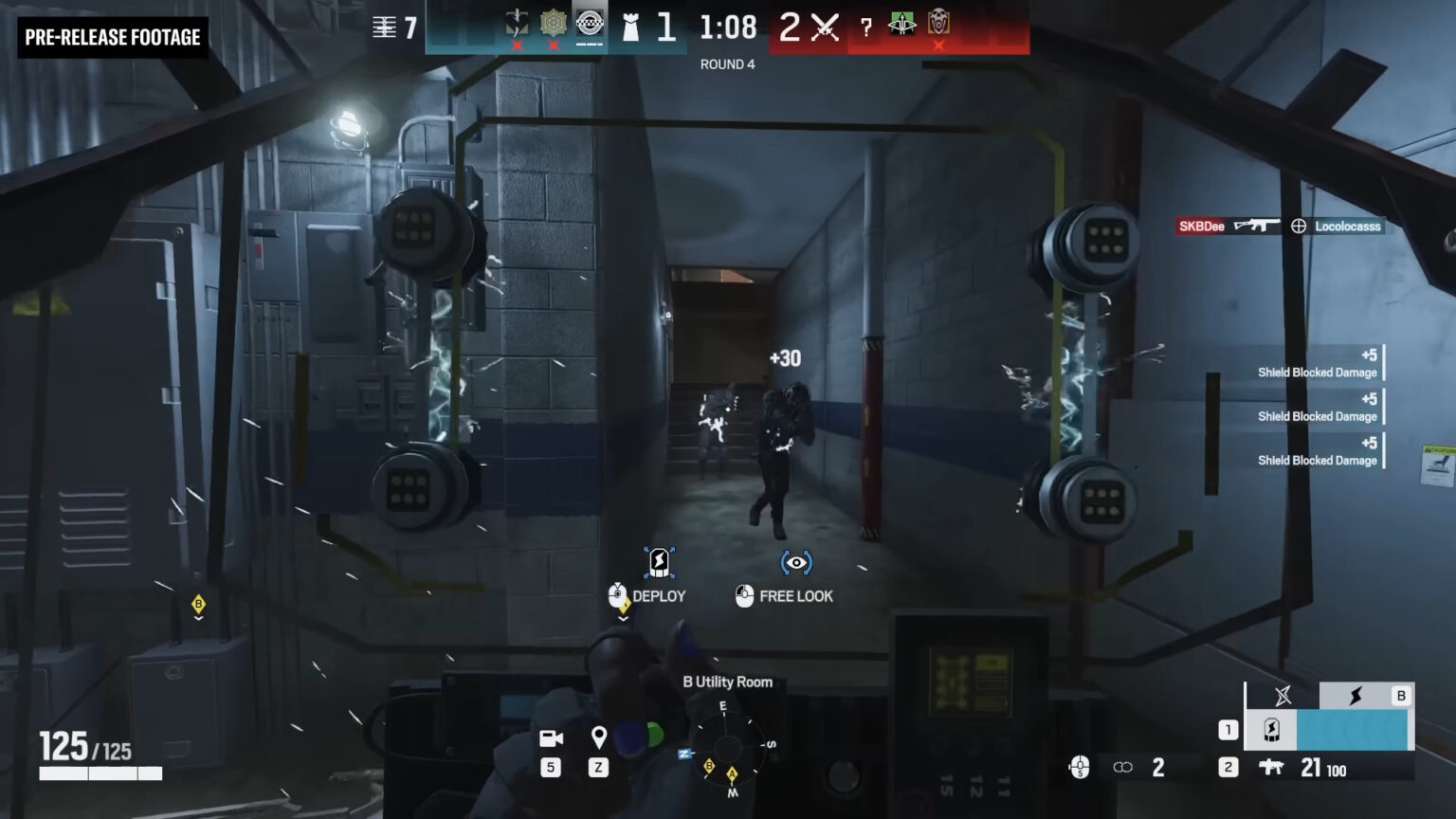The image size is (1456, 819).
Task: Toggle the crossed-out lightning indicator above the gadget bar
Action: [1283, 695]
